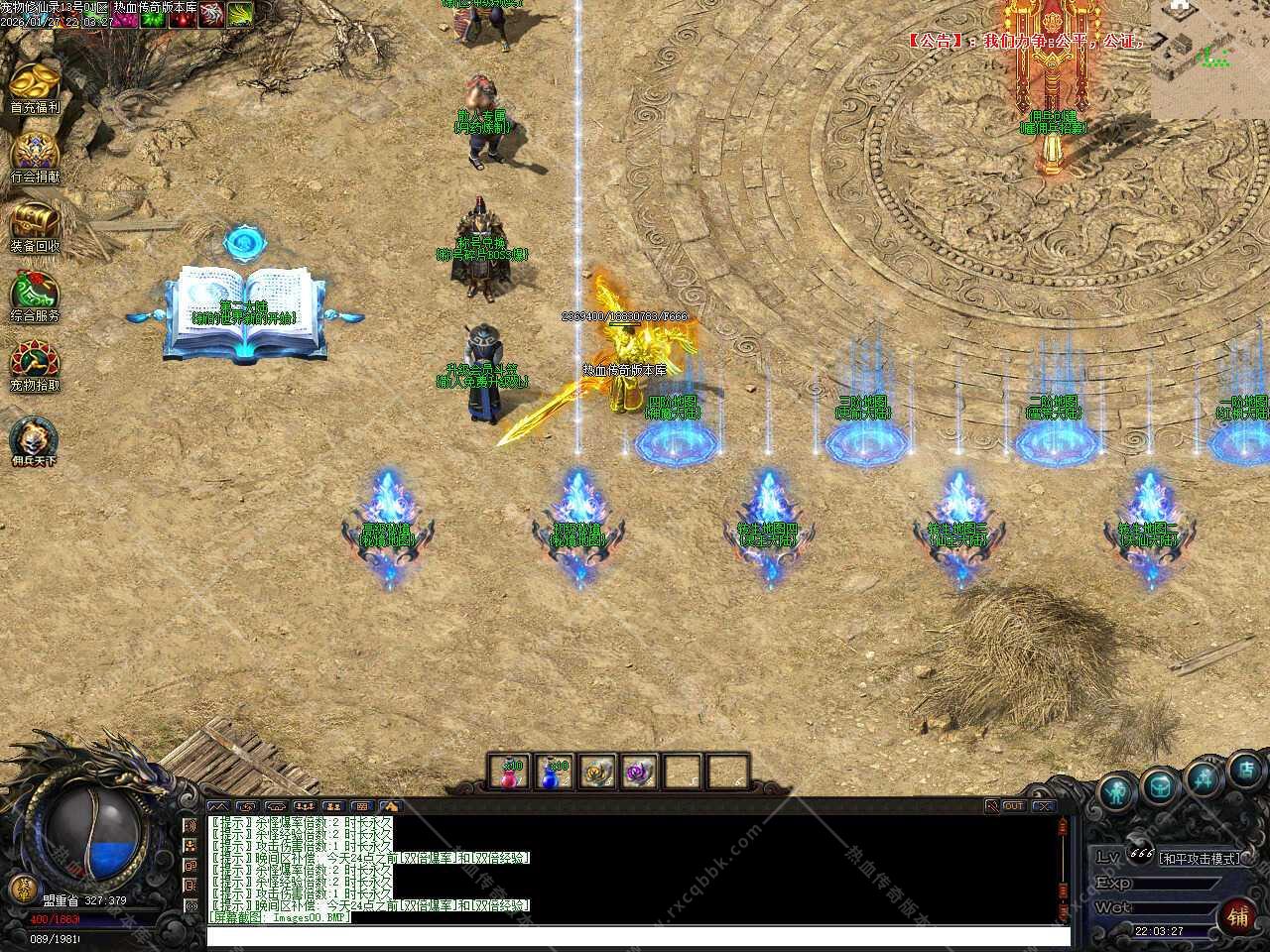Click the minimap in the corner
The height and width of the screenshot is (952, 1270).
(x=1210, y=59)
